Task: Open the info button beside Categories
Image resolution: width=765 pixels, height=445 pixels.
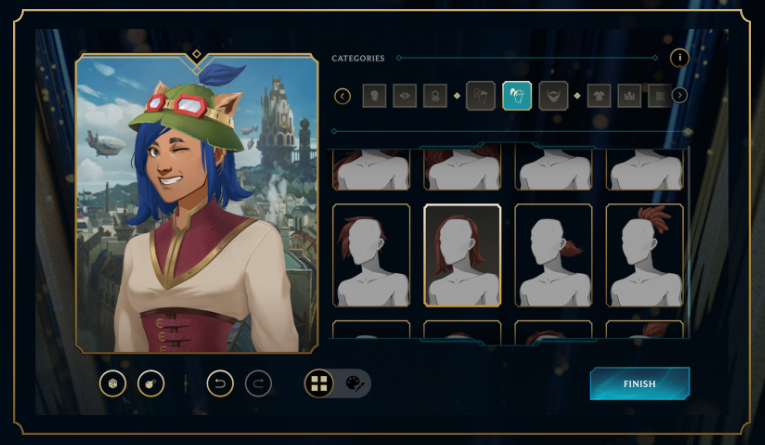Action: point(679,58)
